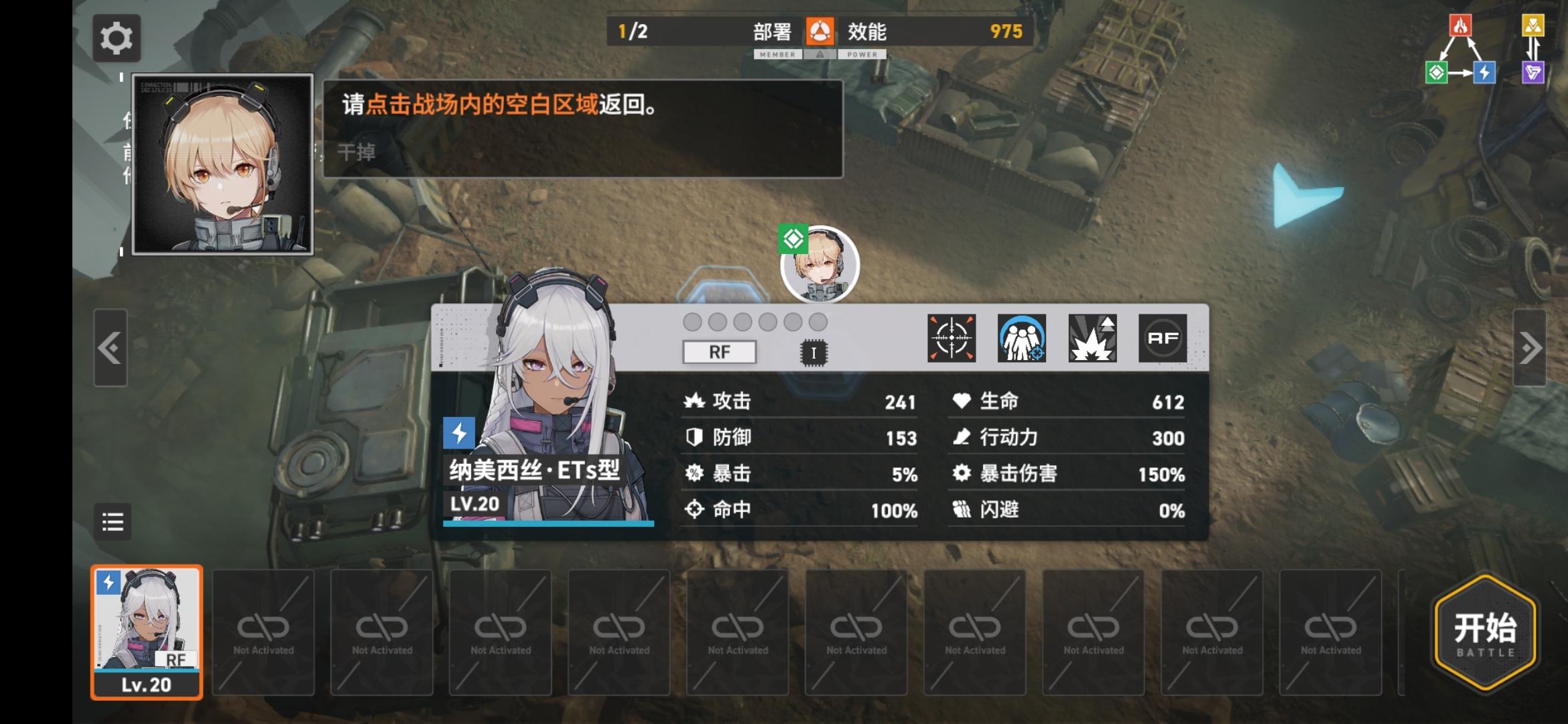View the explosion damage skill icon
Screen dimensions: 1568x724
(1092, 339)
